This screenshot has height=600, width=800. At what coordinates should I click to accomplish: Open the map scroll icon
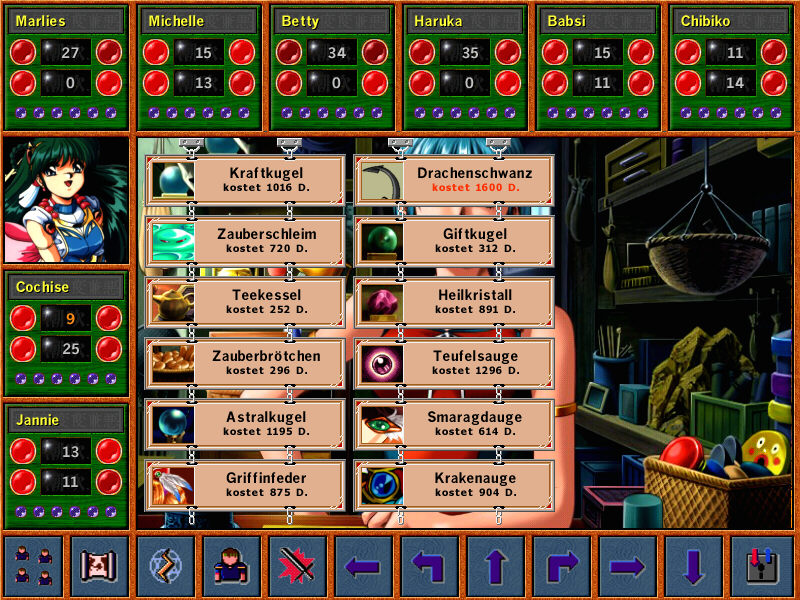tap(99, 567)
